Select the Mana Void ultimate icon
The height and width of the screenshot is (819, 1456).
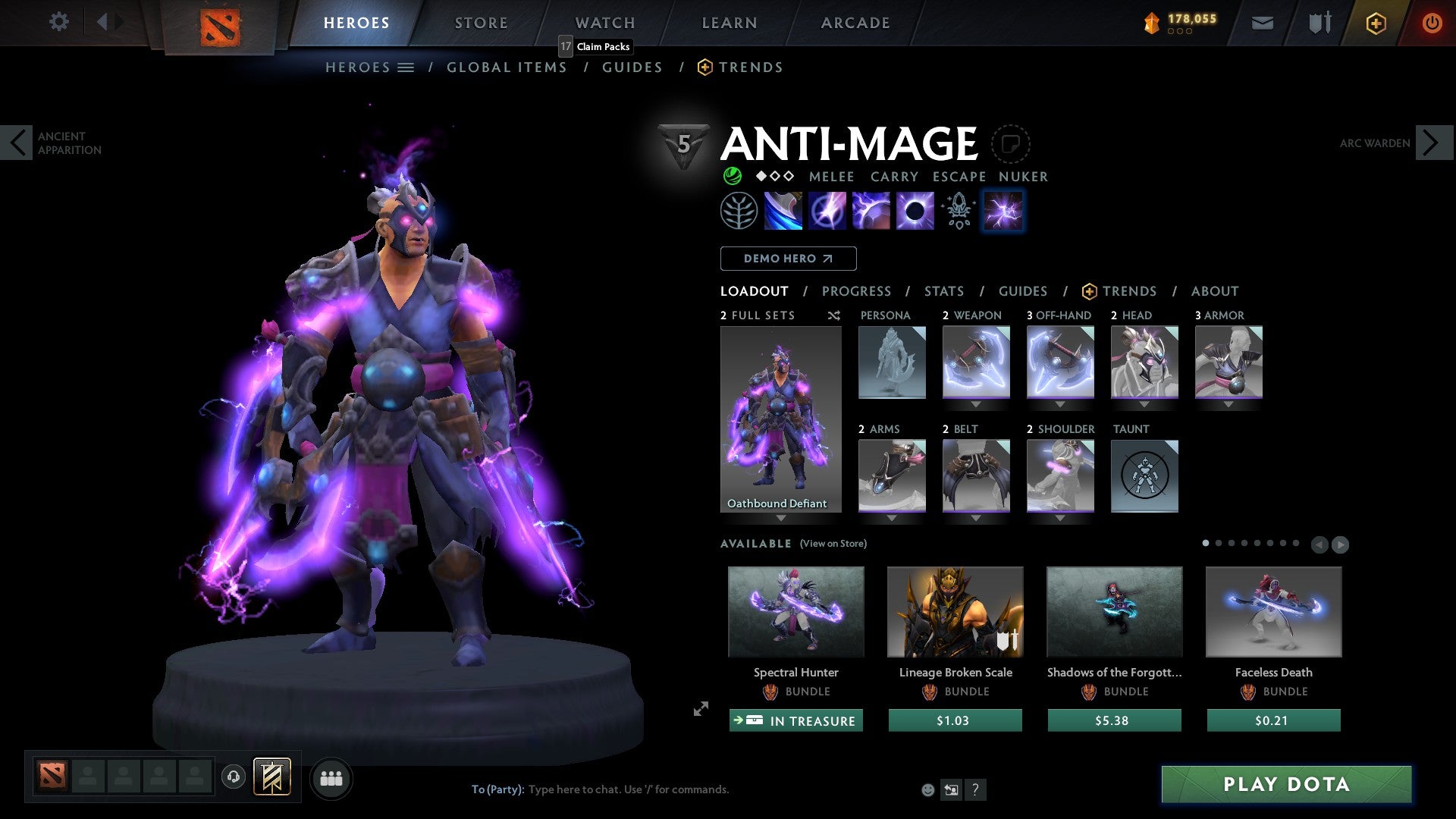[x=916, y=211]
